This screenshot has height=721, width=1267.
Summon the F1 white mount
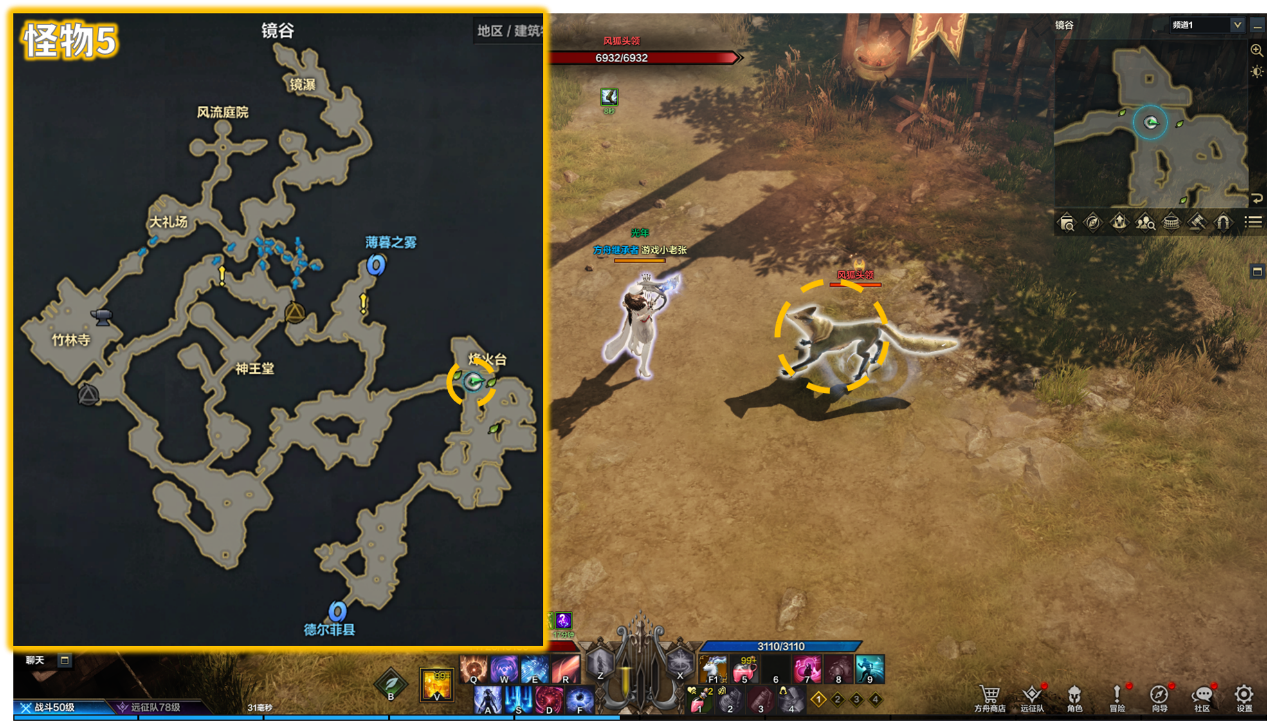(x=714, y=668)
